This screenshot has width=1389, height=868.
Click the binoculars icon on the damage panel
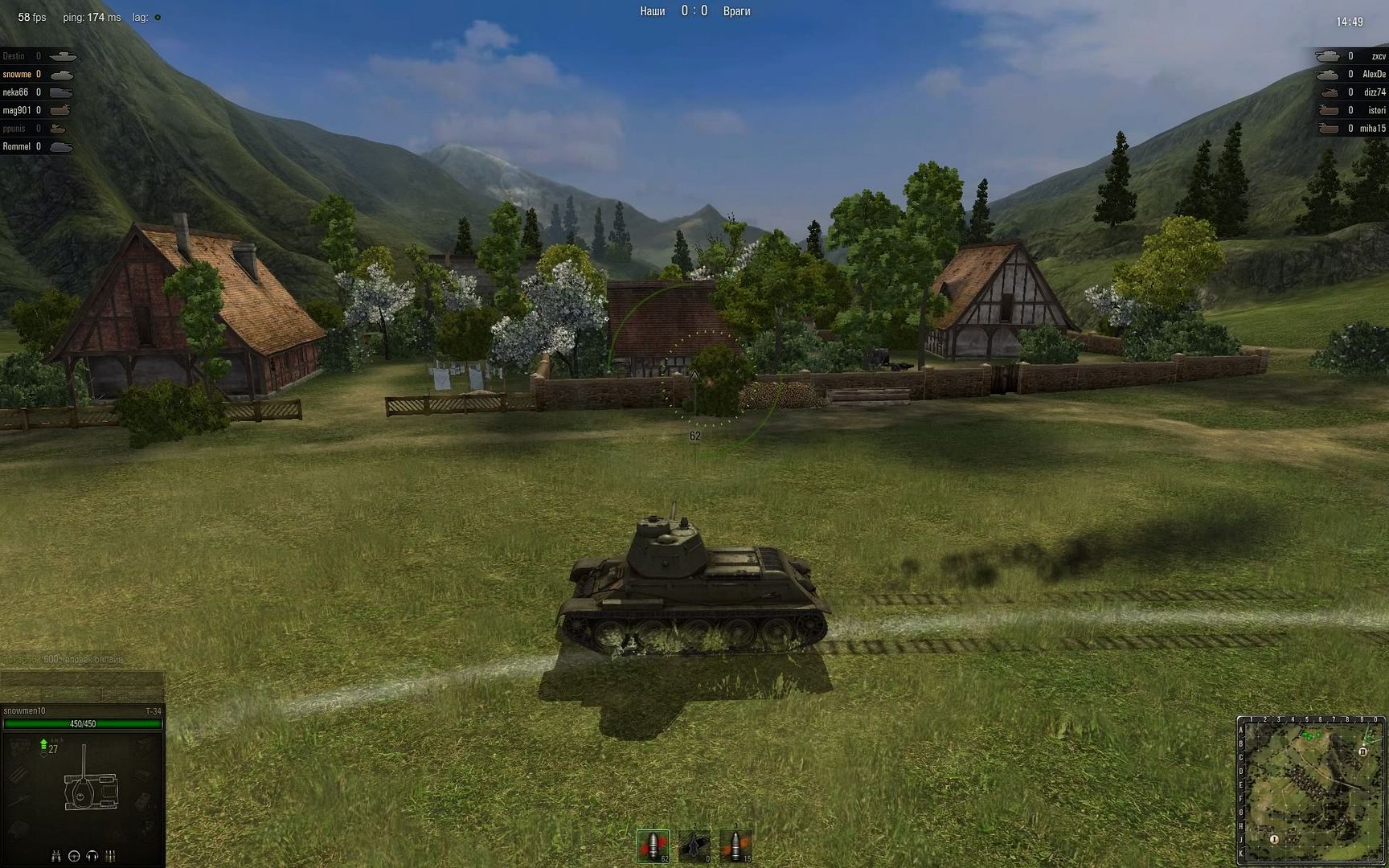click(x=56, y=856)
